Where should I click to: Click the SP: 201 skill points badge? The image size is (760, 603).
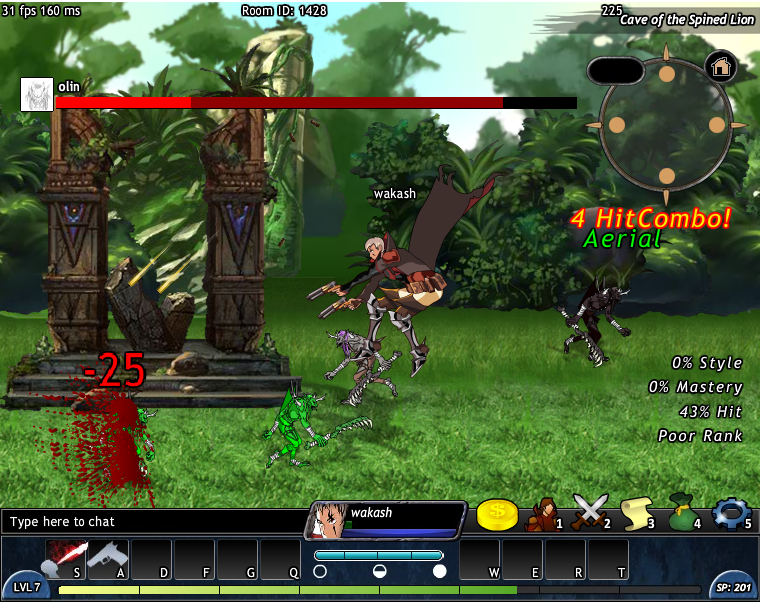735,586
